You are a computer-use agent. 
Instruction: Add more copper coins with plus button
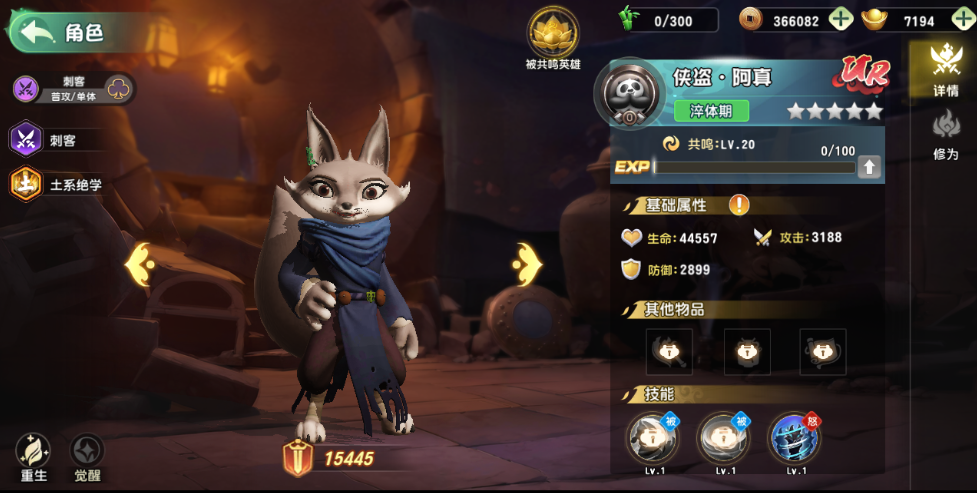point(841,20)
